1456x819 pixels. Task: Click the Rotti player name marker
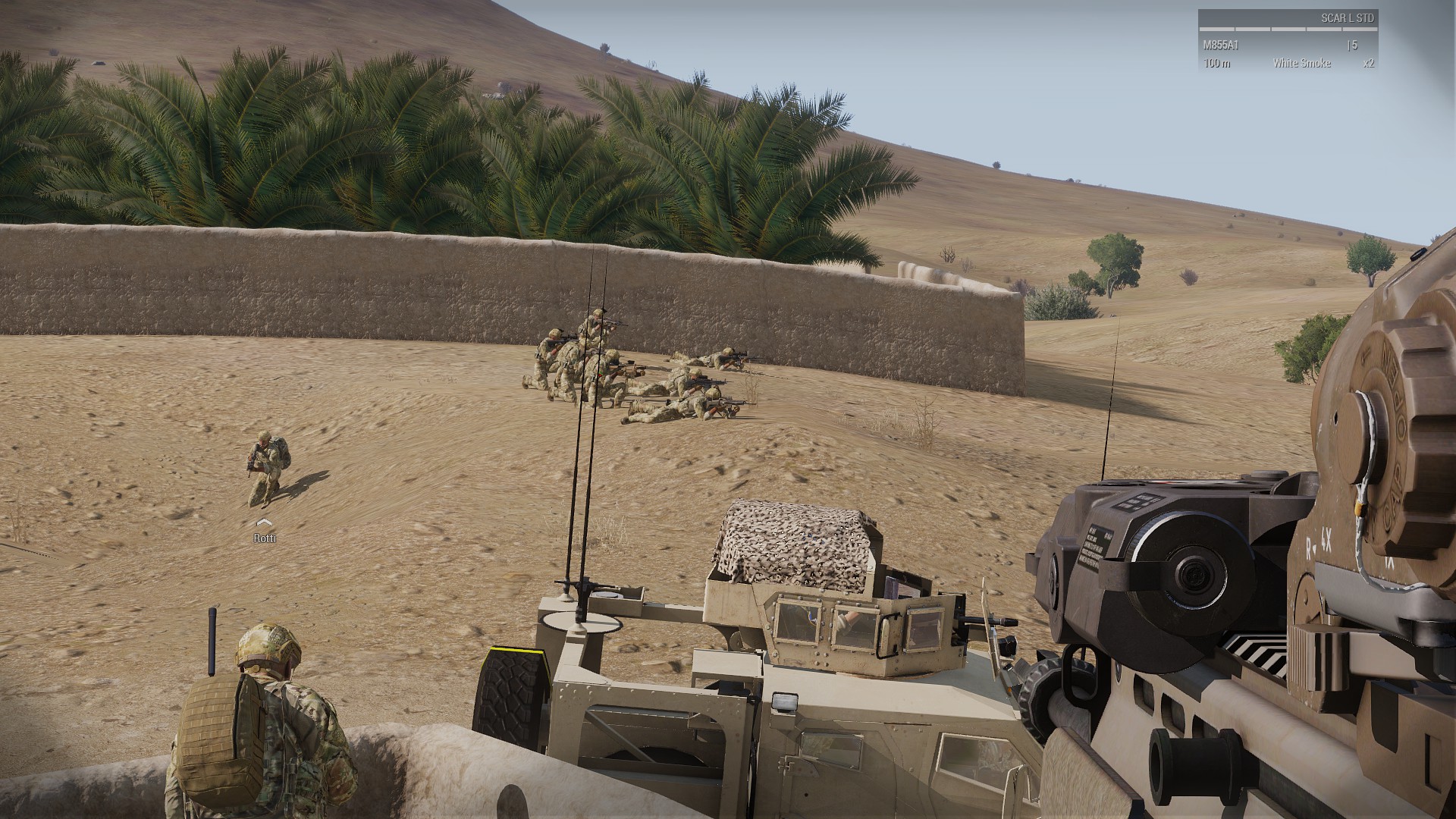(265, 538)
